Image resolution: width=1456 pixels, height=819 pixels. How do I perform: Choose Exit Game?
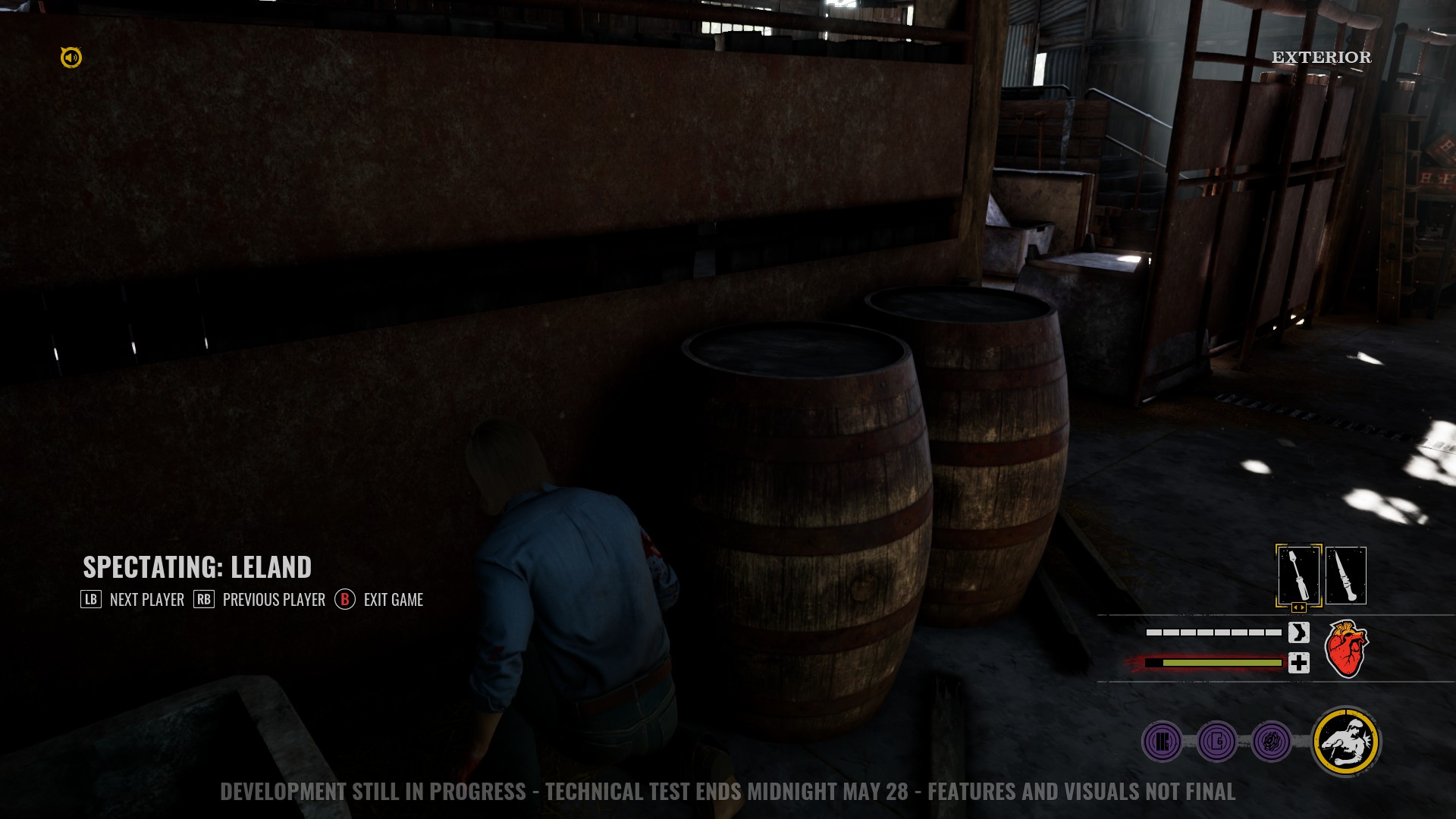tap(379, 600)
